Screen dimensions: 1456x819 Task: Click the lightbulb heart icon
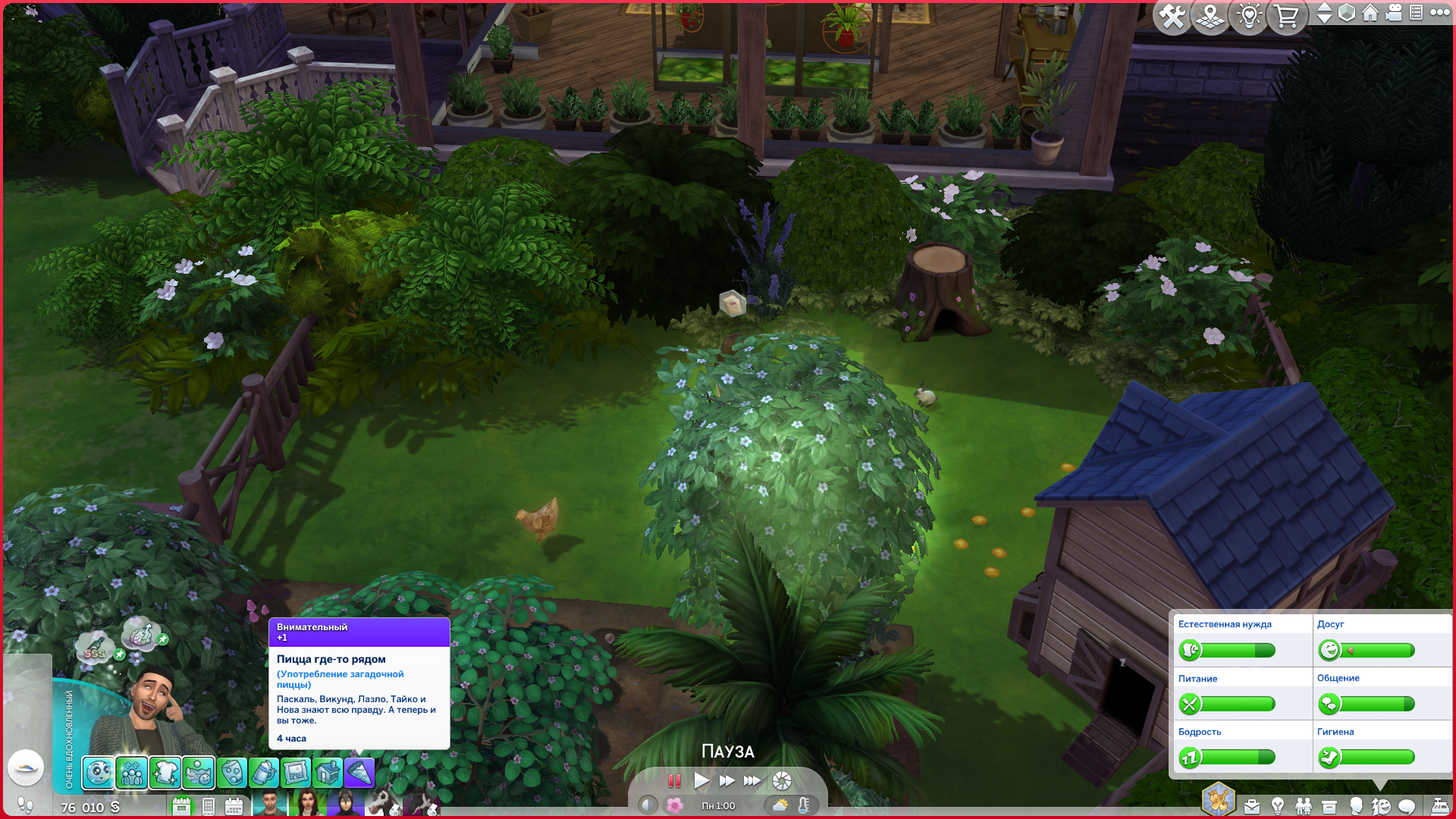[1249, 16]
